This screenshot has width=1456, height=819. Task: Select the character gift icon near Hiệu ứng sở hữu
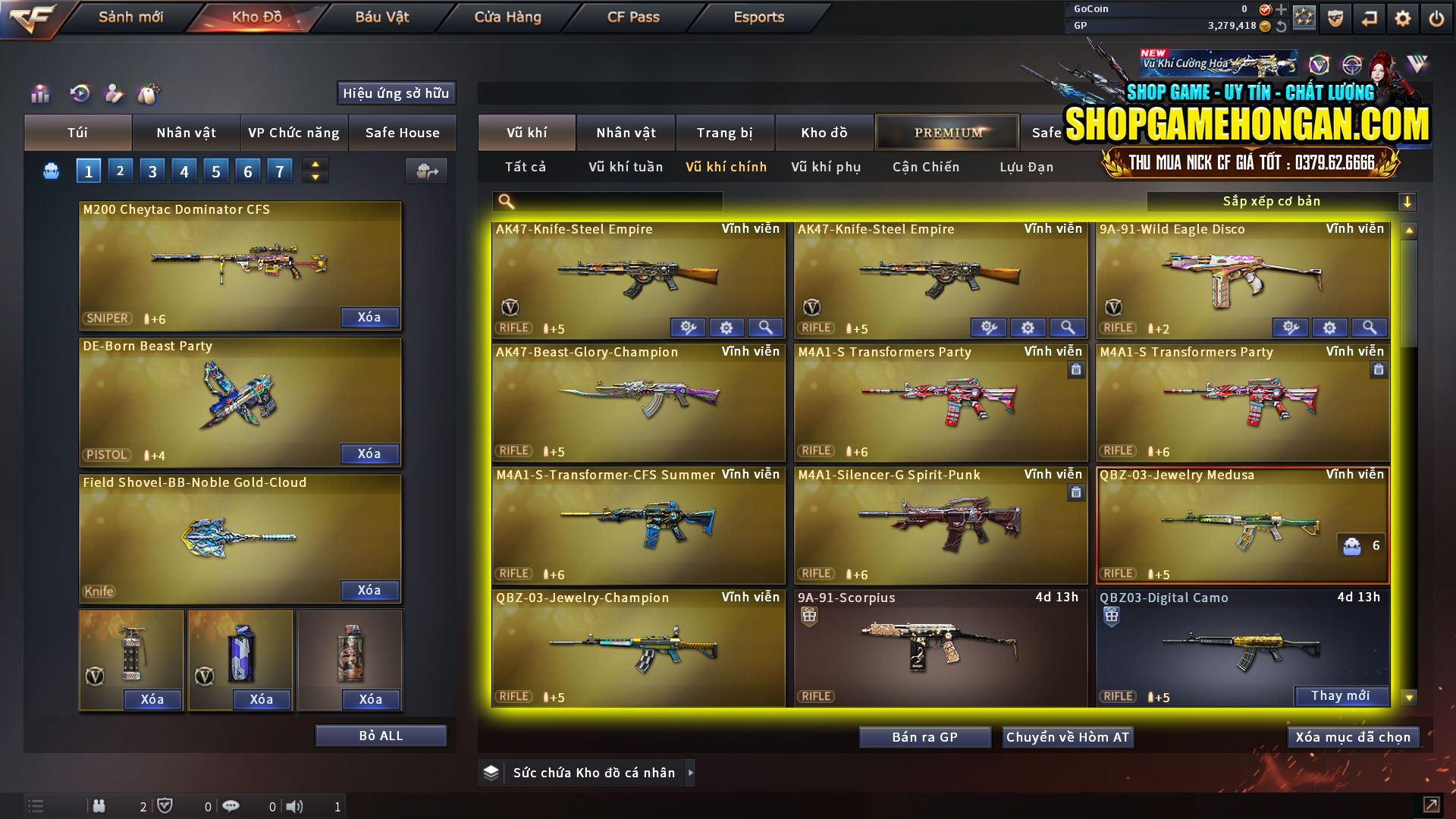pos(115,94)
